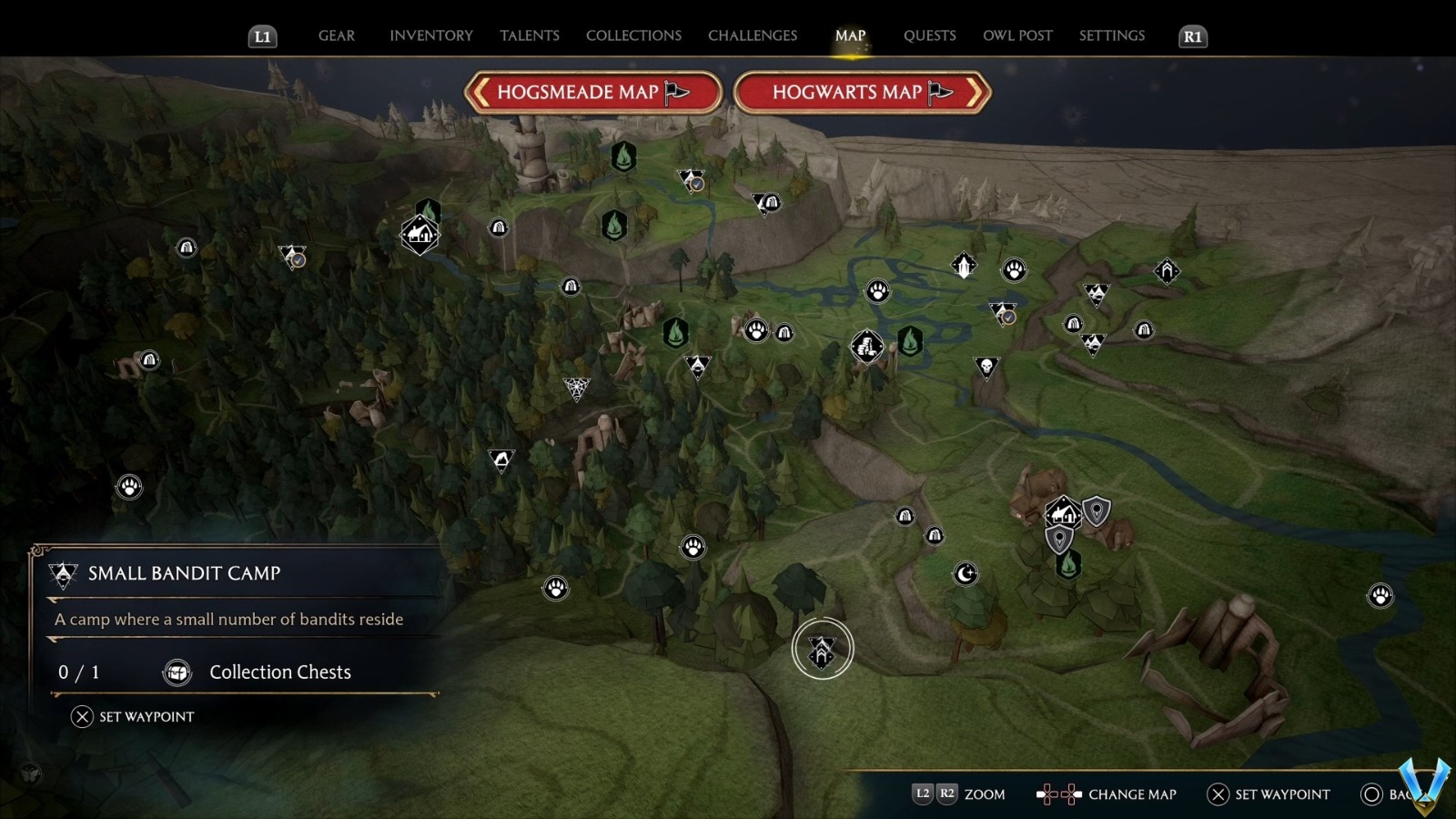
Task: Click the highlighted Small Bandit Camp map icon
Action: [824, 648]
